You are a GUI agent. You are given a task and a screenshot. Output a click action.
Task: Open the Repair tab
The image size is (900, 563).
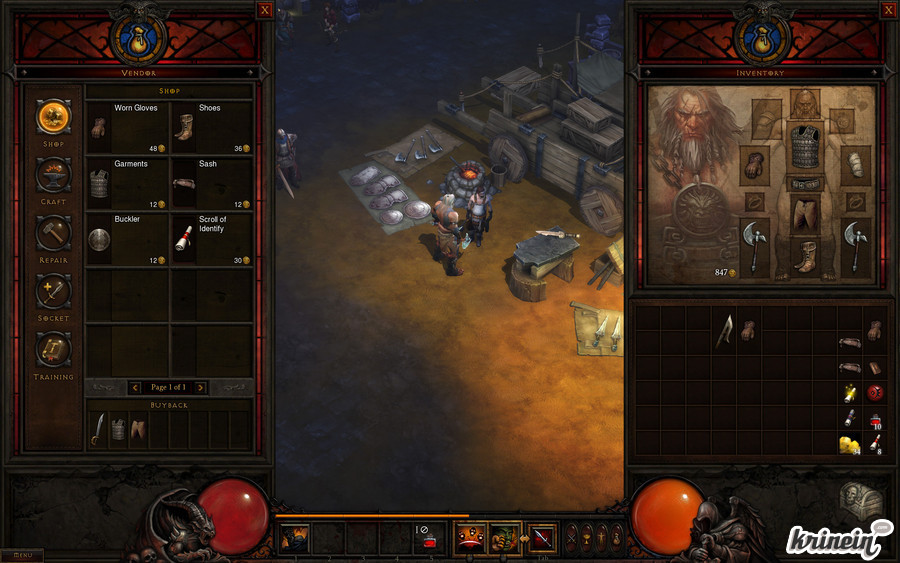[54, 233]
